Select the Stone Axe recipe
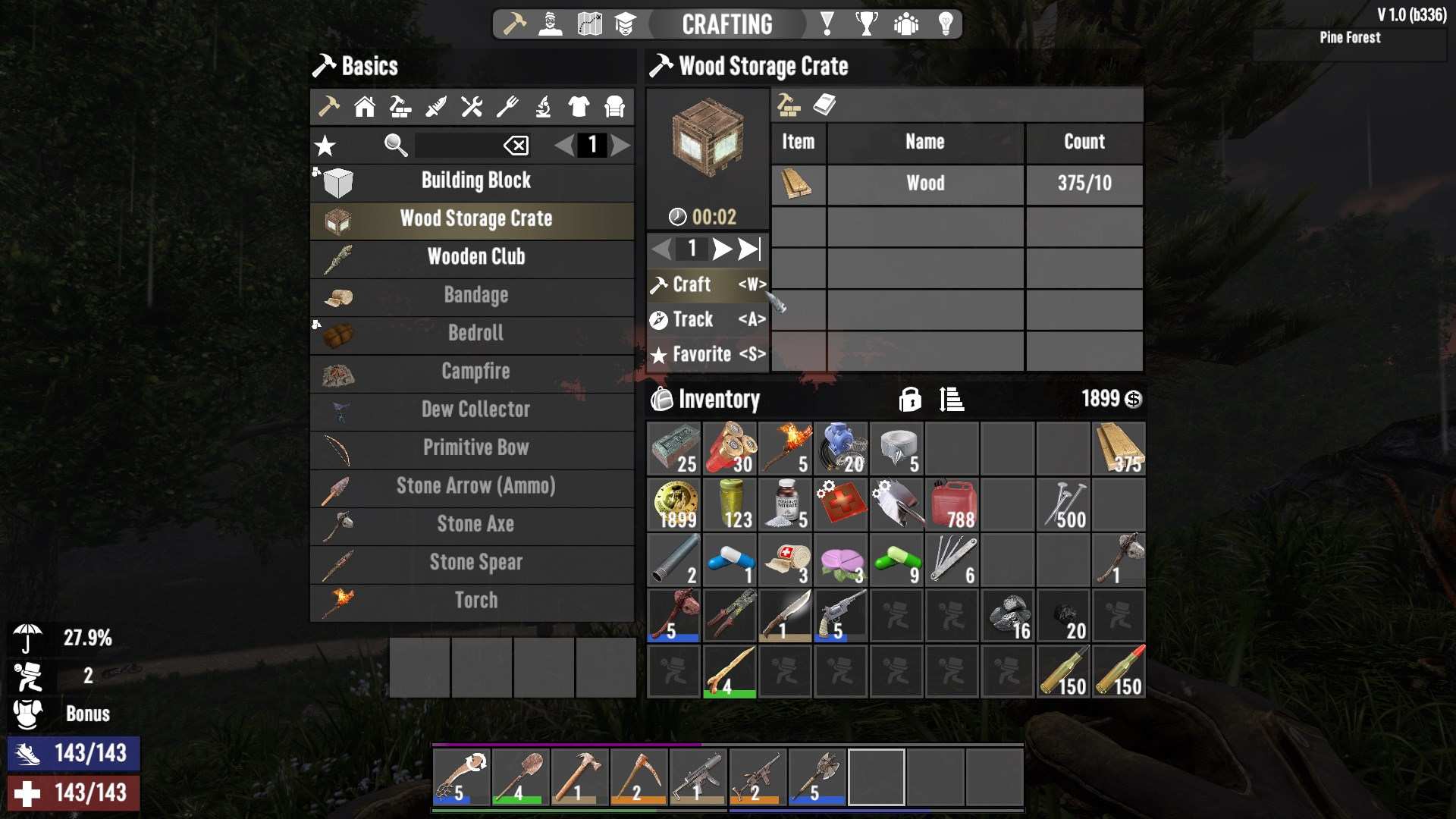Image resolution: width=1456 pixels, height=819 pixels. click(475, 524)
